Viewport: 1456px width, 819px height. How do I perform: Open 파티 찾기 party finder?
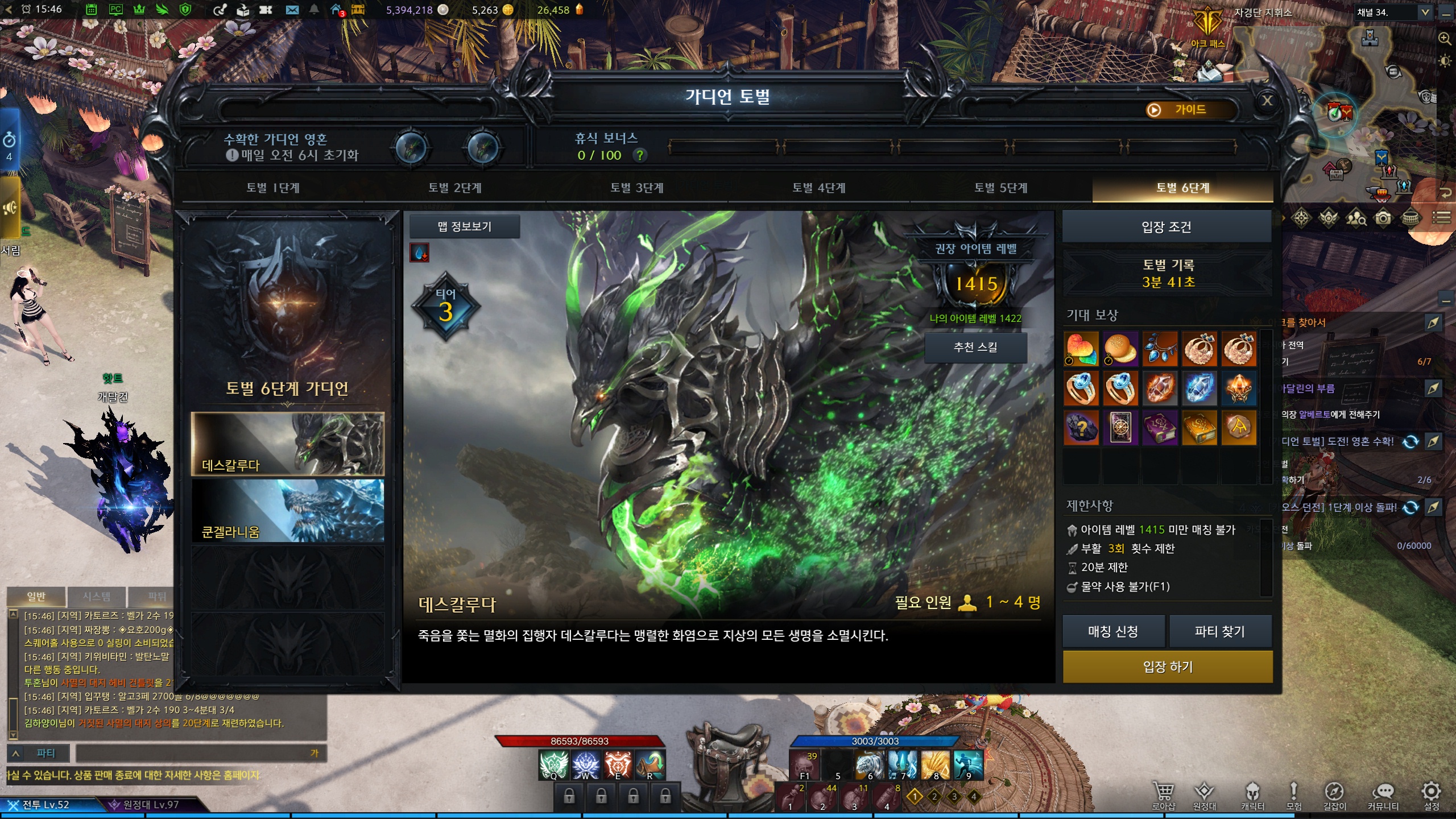pyautogui.click(x=1219, y=631)
